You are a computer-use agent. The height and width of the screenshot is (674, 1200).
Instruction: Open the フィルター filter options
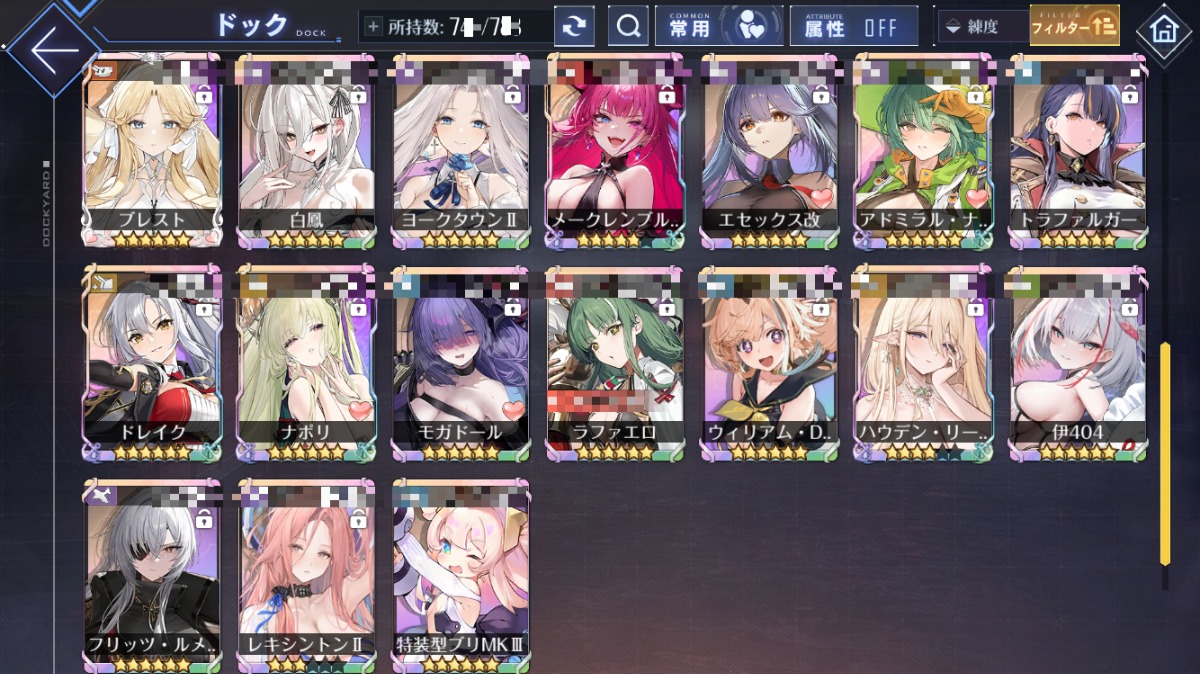1074,27
